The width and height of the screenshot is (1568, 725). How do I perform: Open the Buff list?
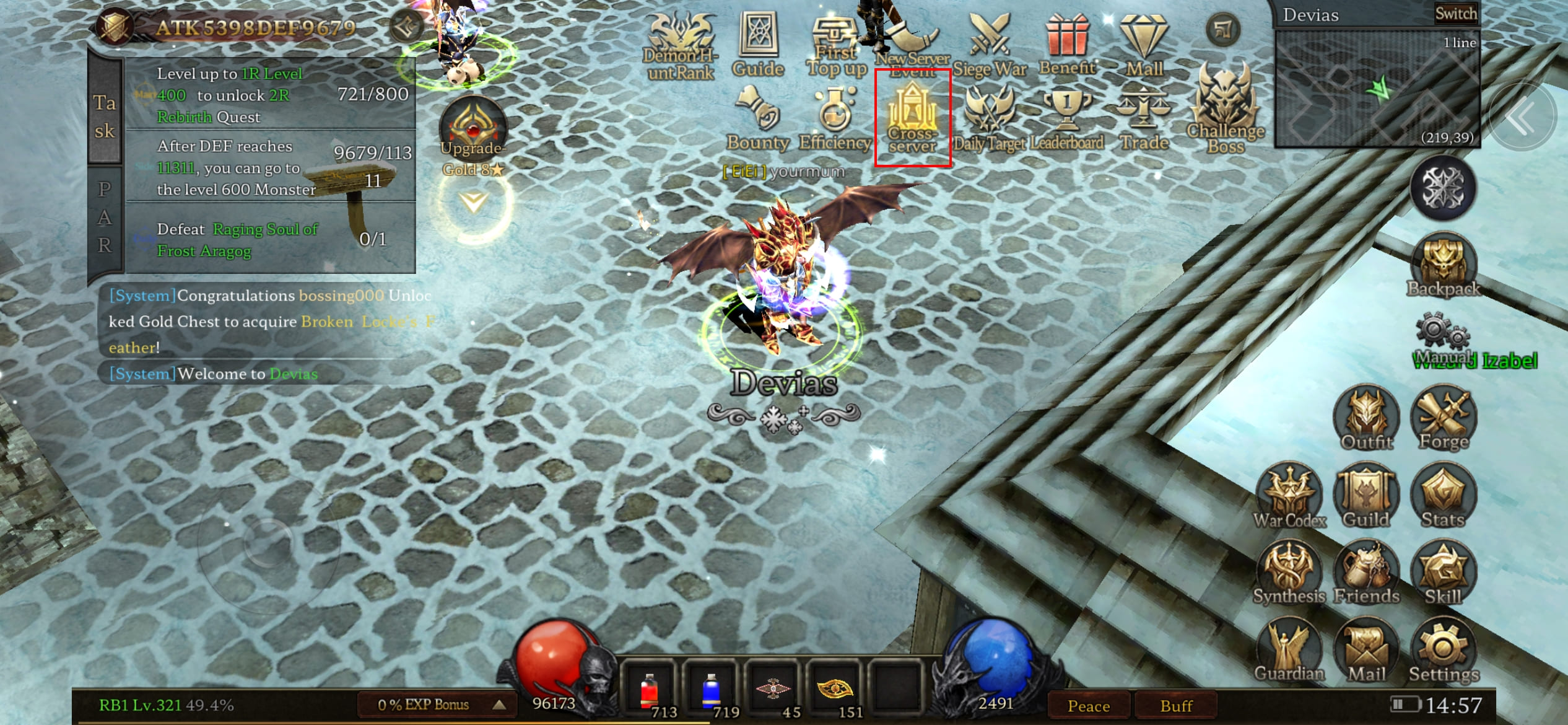tap(1175, 706)
